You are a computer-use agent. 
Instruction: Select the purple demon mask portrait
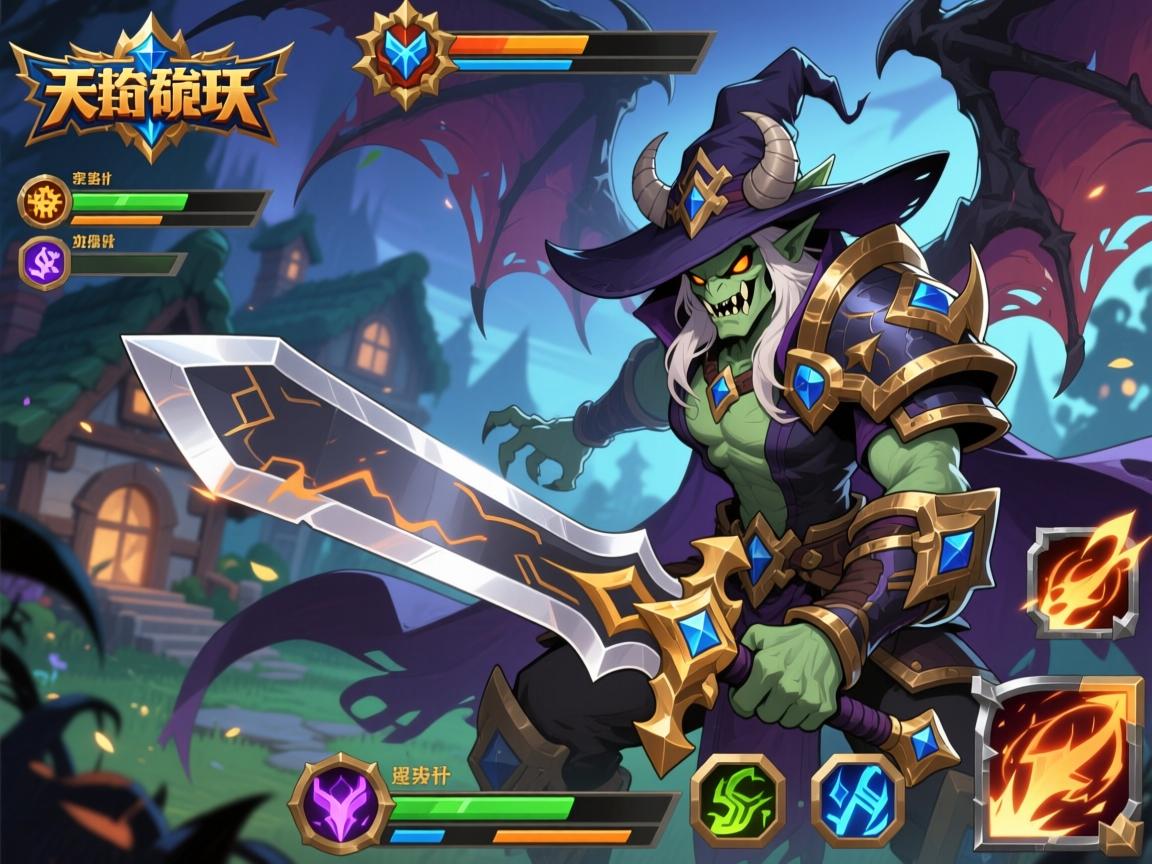[x=339, y=802]
